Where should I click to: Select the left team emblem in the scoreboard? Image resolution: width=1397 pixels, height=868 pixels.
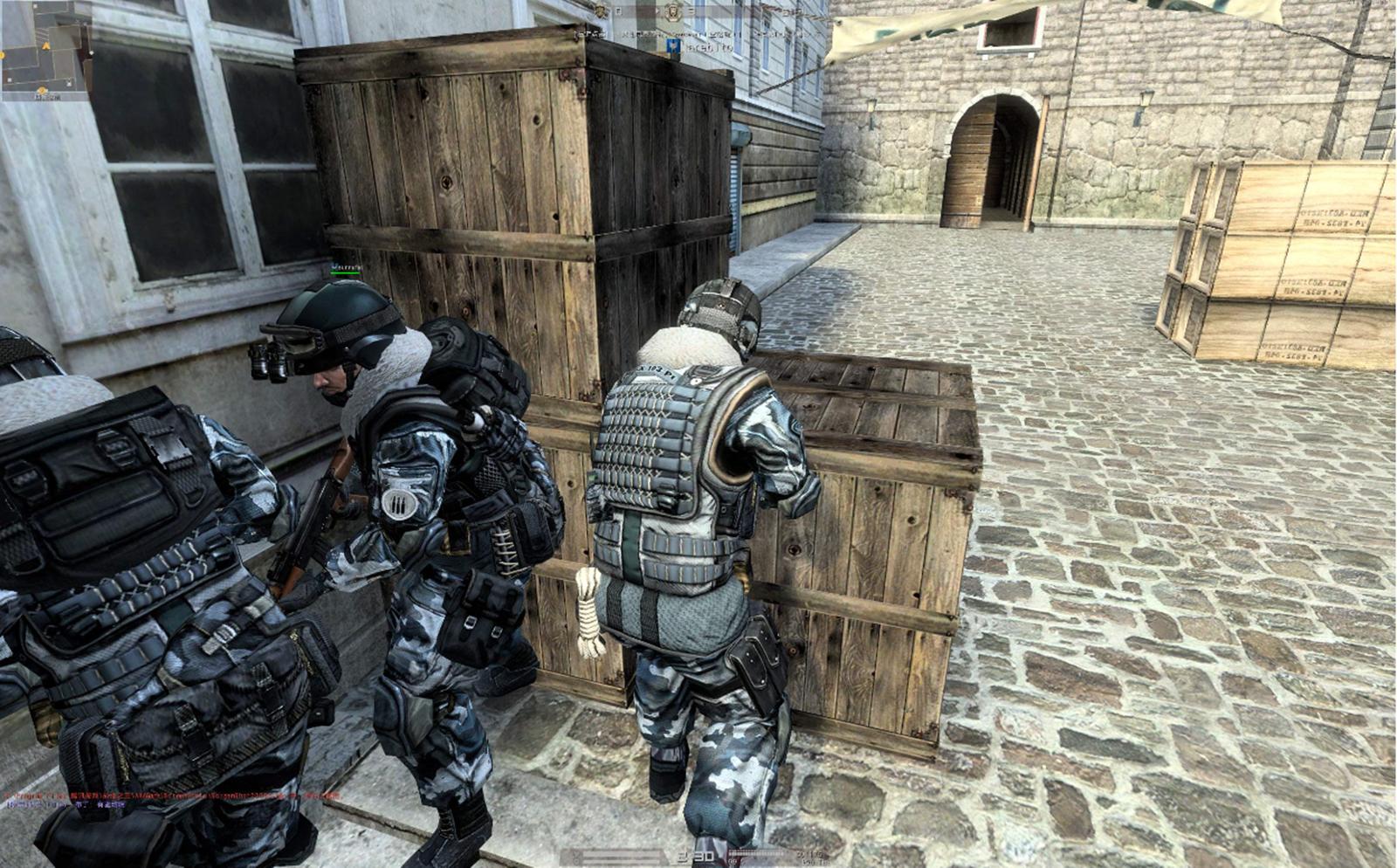(x=601, y=10)
